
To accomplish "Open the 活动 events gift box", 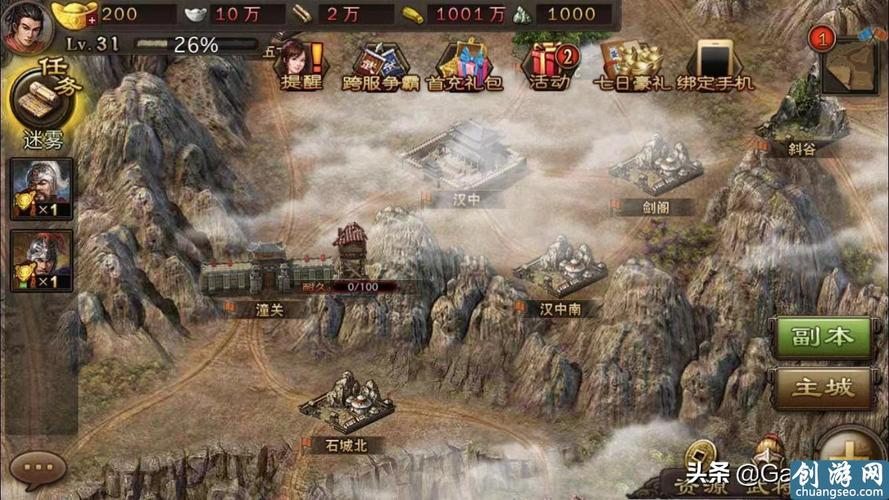I will click(548, 64).
